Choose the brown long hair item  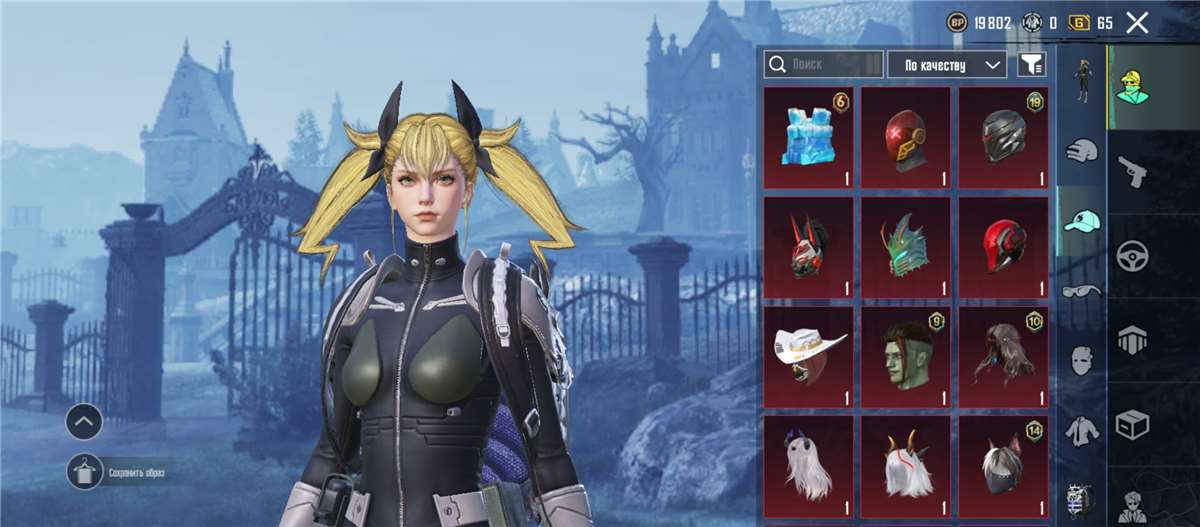(1003, 357)
